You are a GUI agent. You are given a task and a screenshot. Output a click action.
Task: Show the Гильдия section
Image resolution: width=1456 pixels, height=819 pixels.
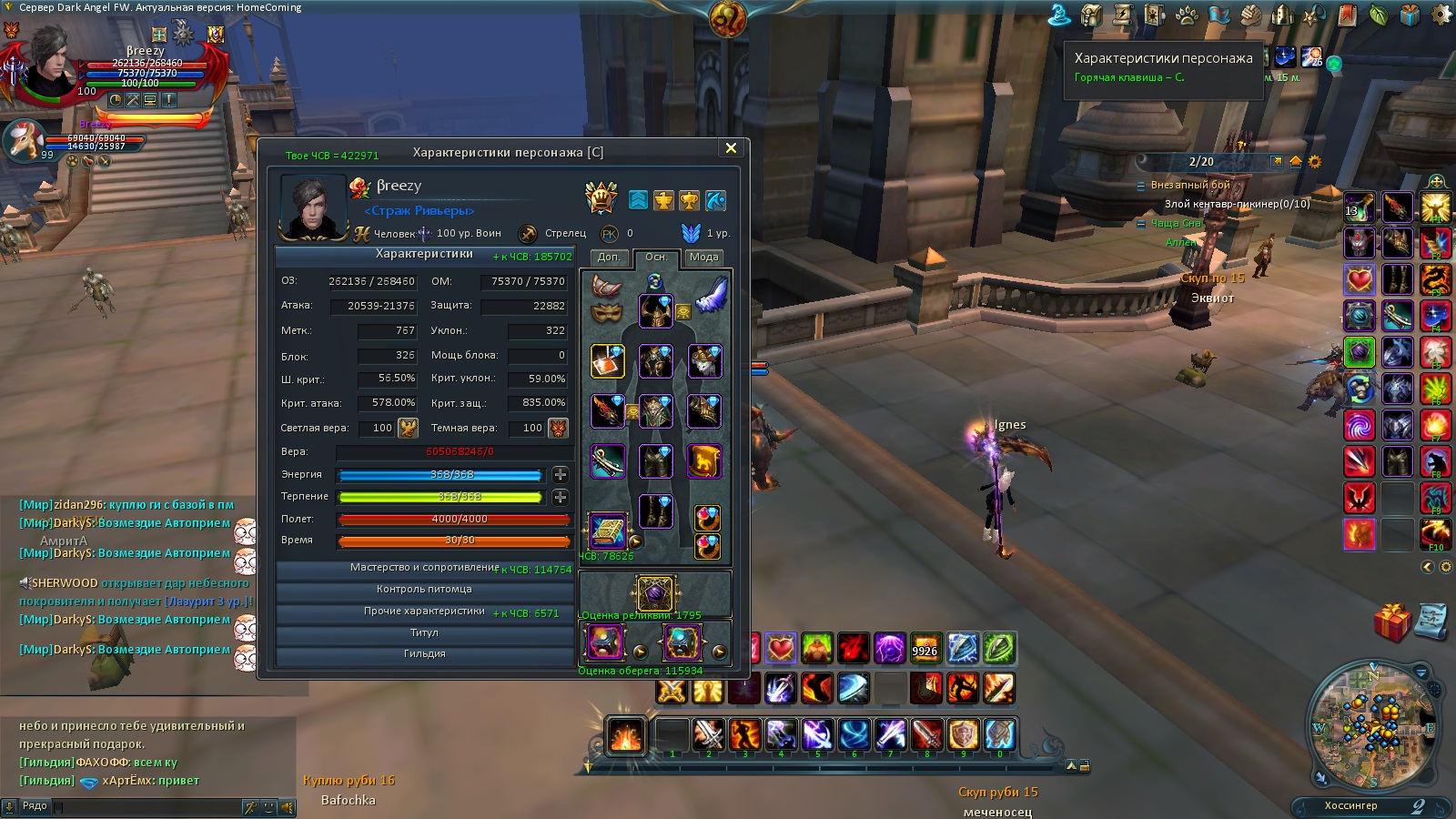click(424, 654)
